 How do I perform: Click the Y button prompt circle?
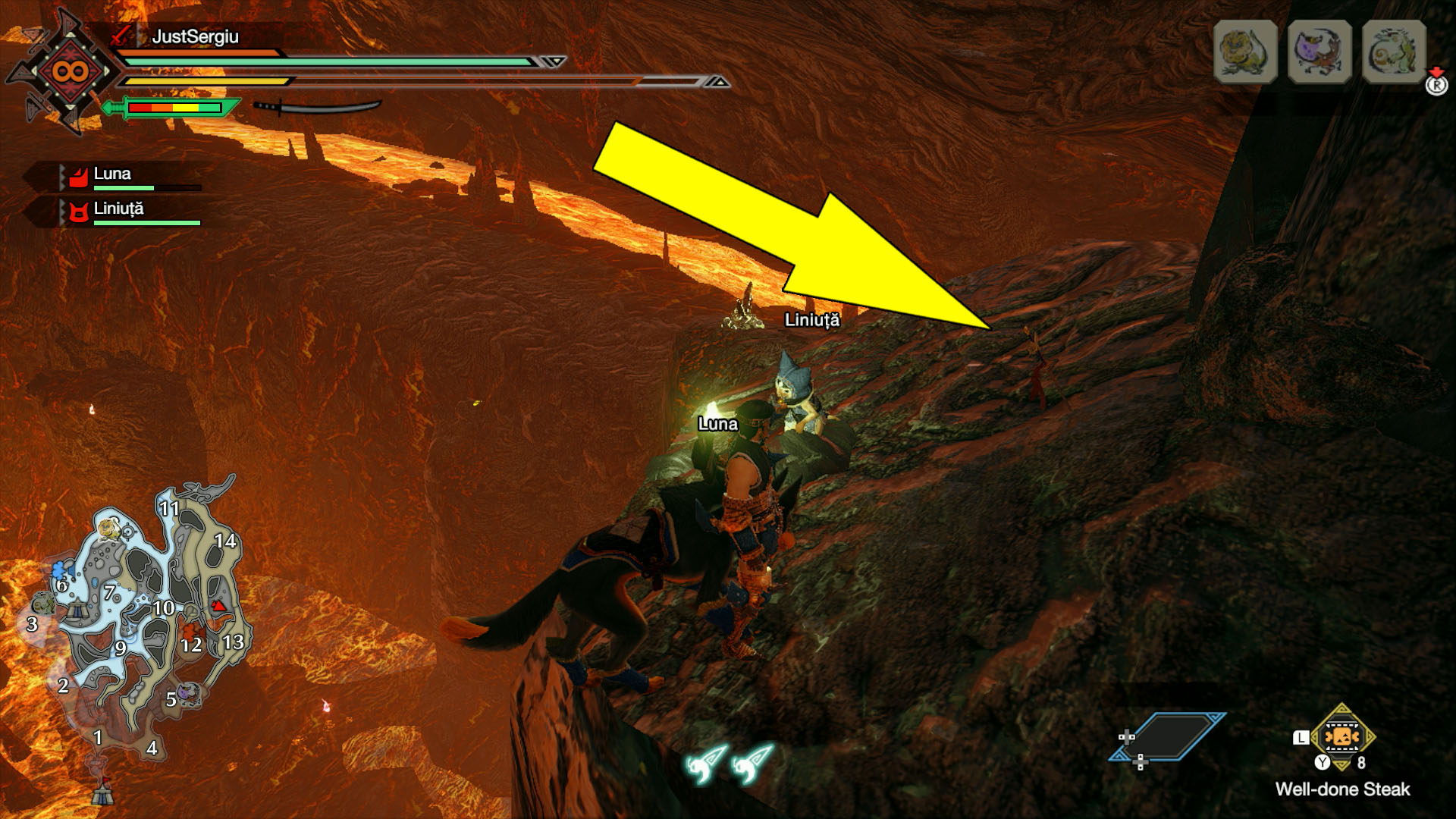point(1322,761)
